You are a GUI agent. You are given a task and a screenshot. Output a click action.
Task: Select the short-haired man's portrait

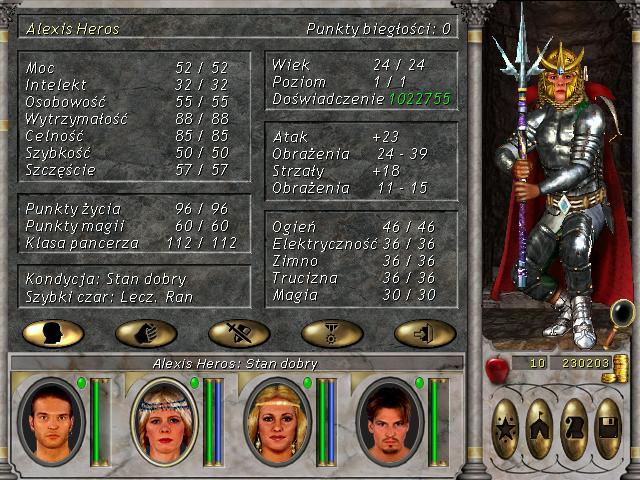(x=52, y=421)
